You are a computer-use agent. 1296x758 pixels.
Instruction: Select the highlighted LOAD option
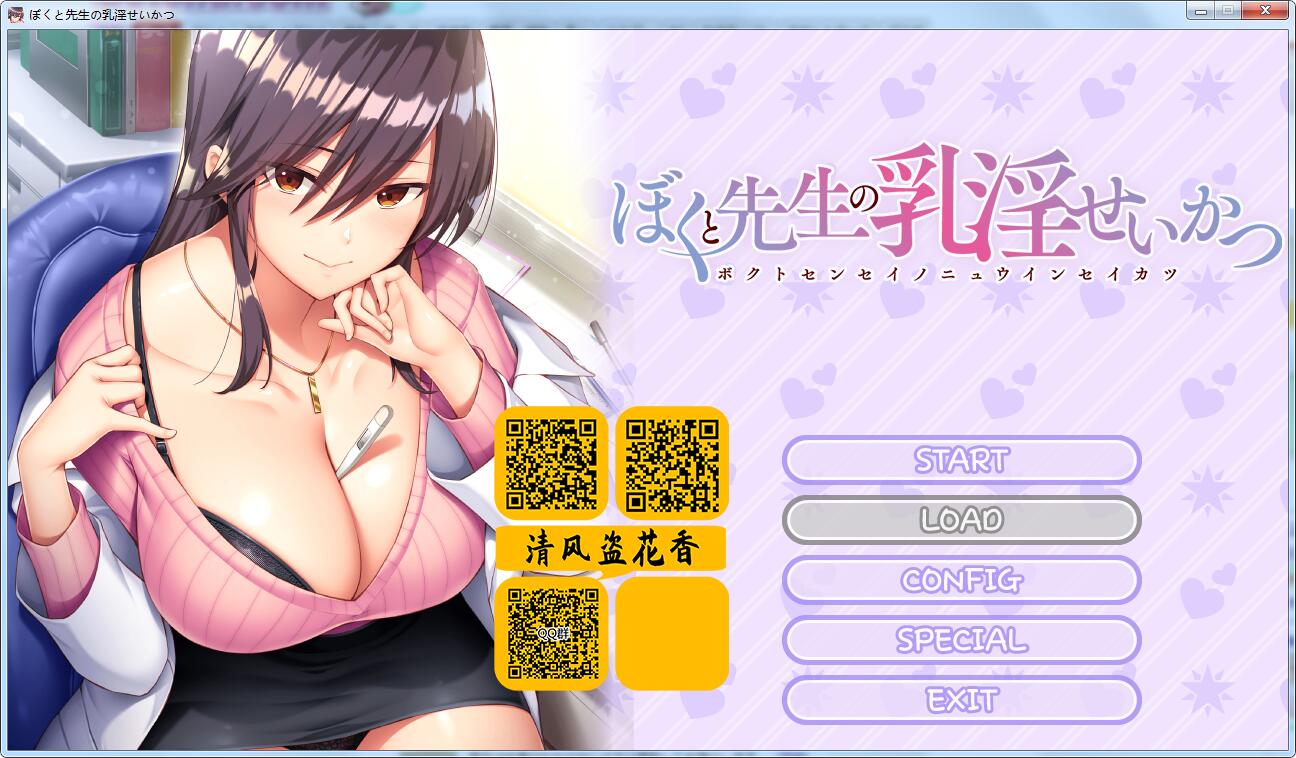961,520
